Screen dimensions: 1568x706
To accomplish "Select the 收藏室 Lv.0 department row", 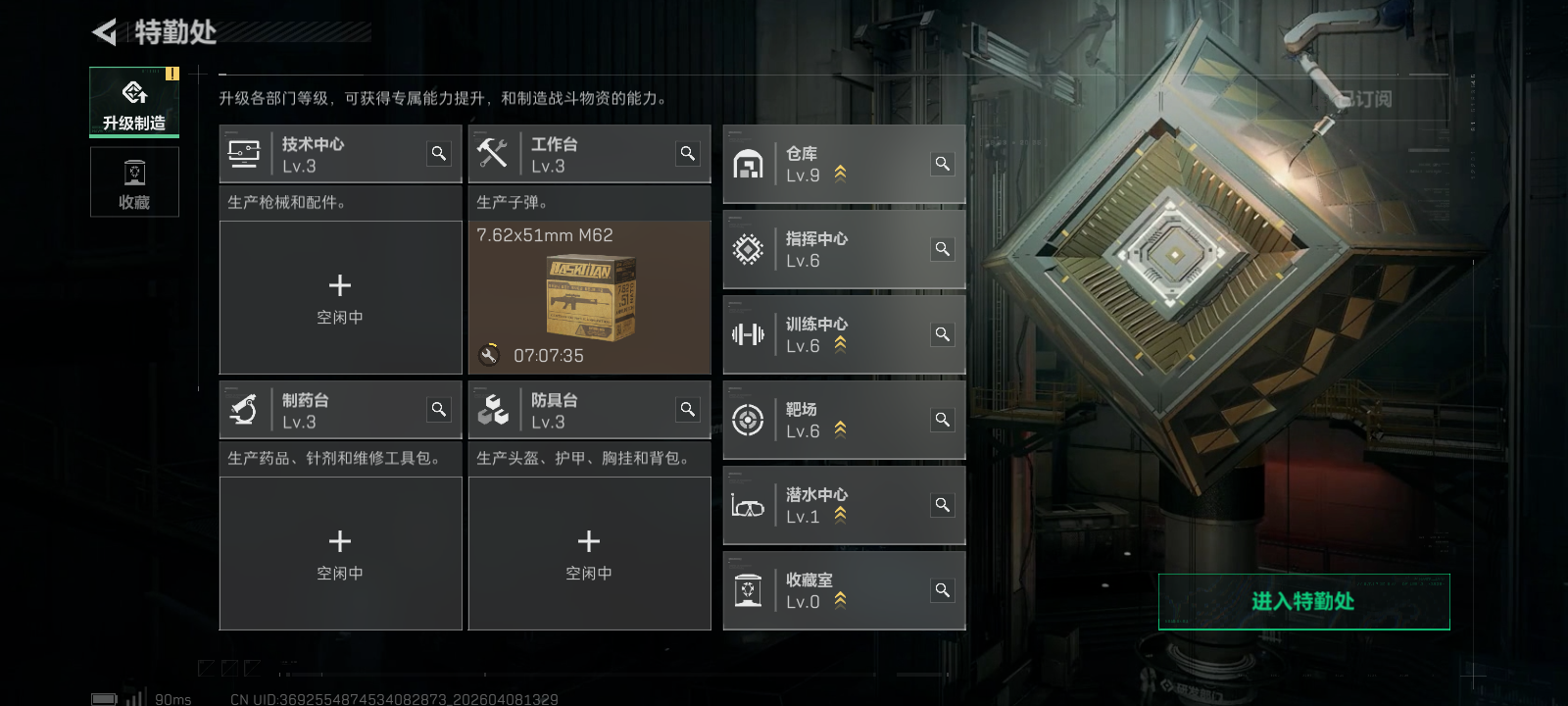I will click(843, 590).
